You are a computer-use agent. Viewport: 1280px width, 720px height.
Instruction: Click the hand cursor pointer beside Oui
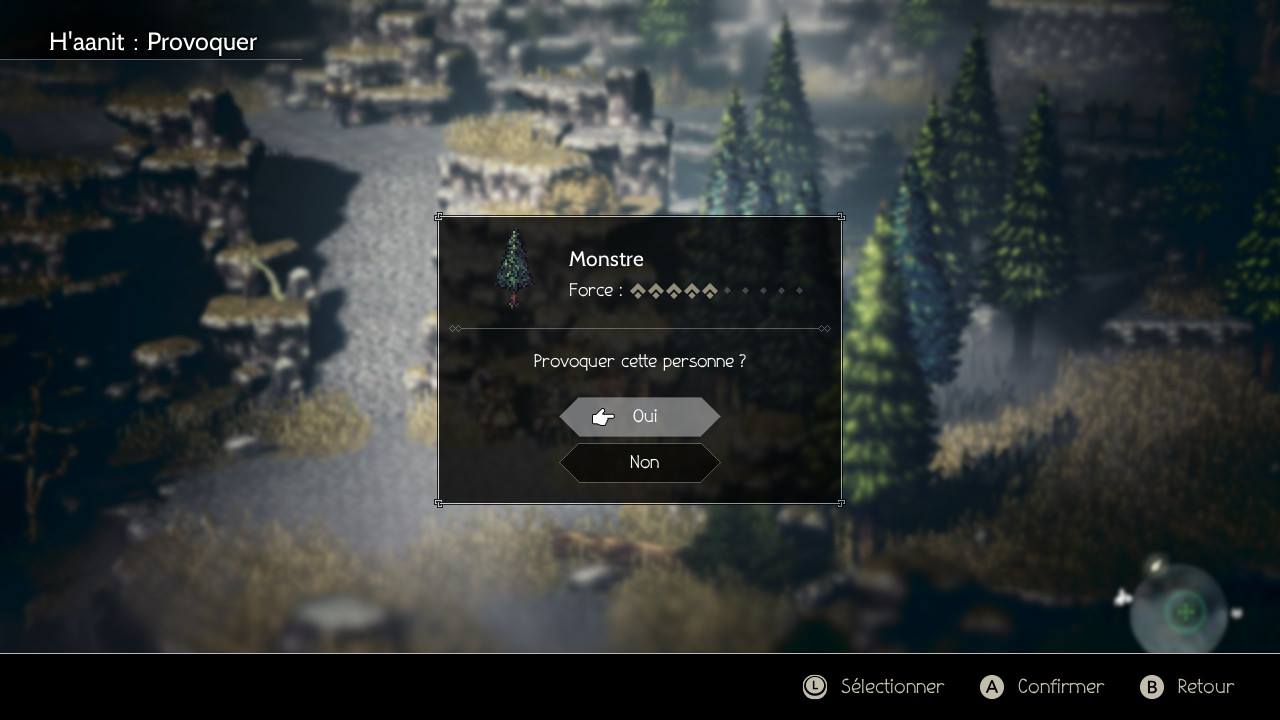(x=602, y=416)
